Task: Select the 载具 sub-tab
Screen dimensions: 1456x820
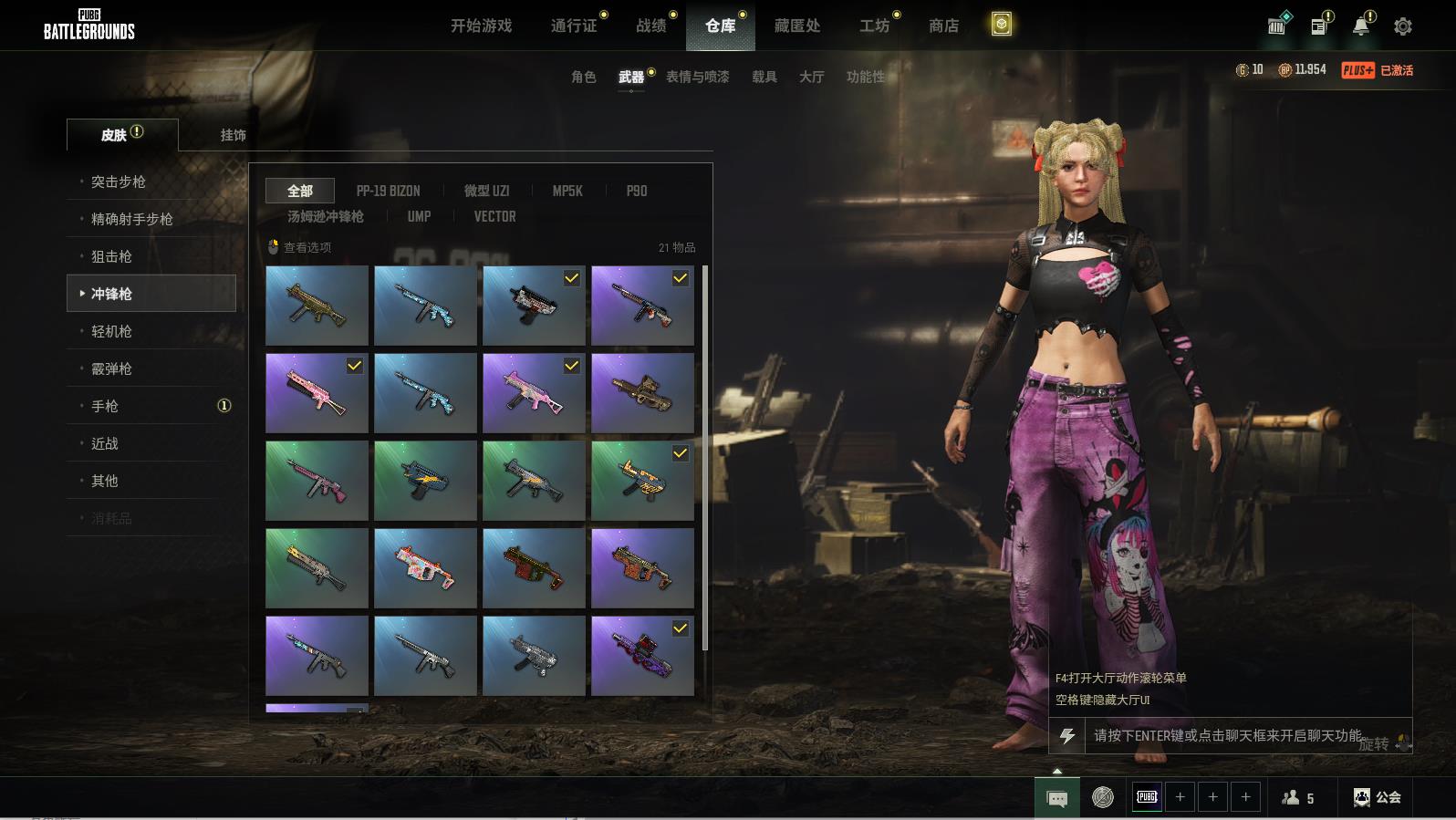Action: tap(764, 77)
